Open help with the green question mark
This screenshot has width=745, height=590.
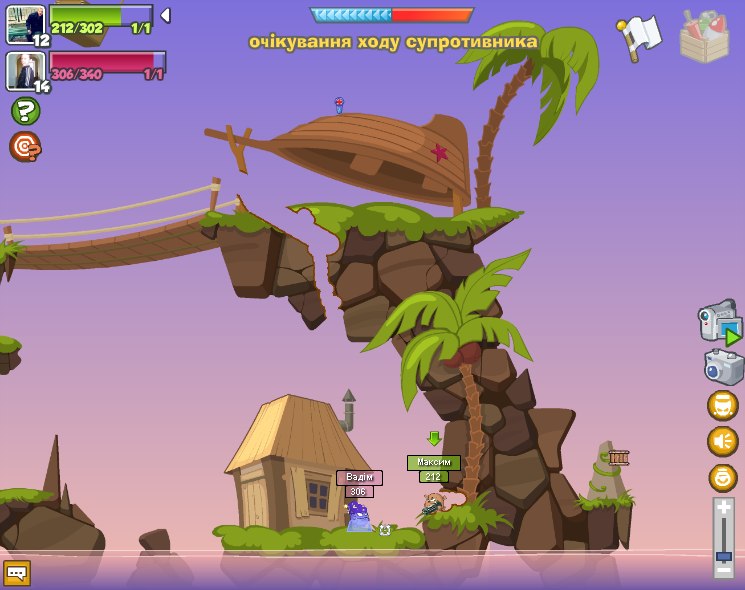[25, 111]
